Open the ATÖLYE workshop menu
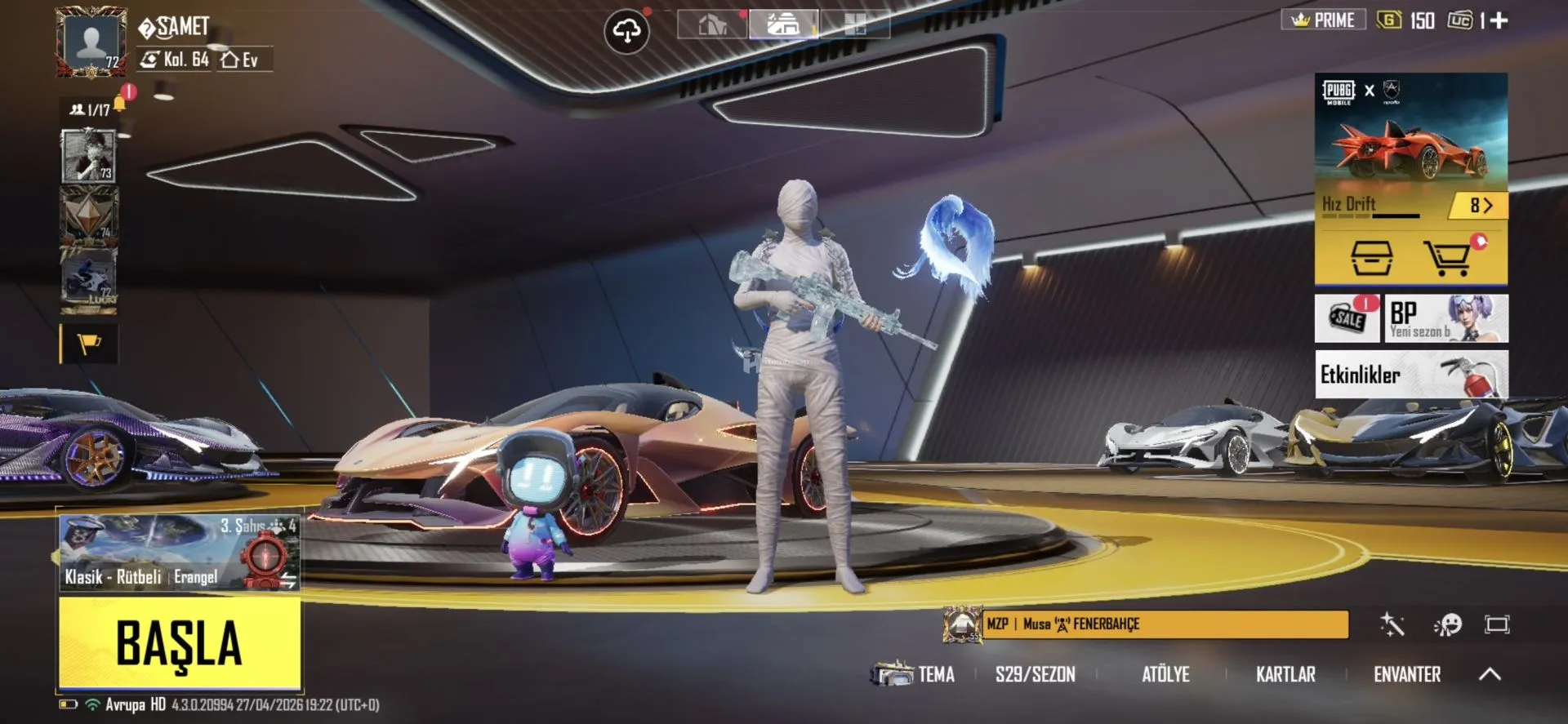The width and height of the screenshot is (1568, 724). point(1165,674)
